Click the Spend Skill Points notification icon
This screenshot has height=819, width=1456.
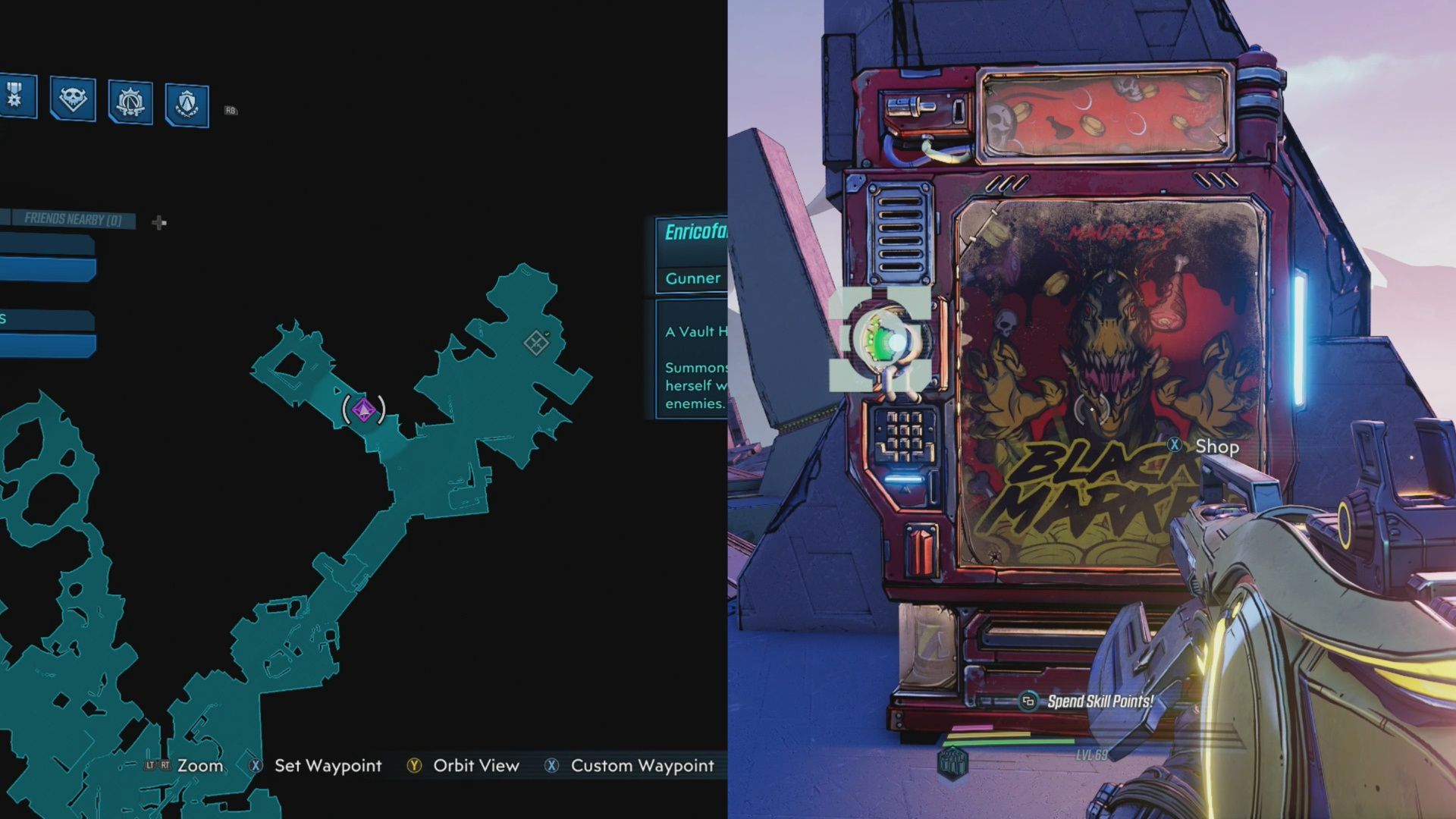pos(1028,703)
